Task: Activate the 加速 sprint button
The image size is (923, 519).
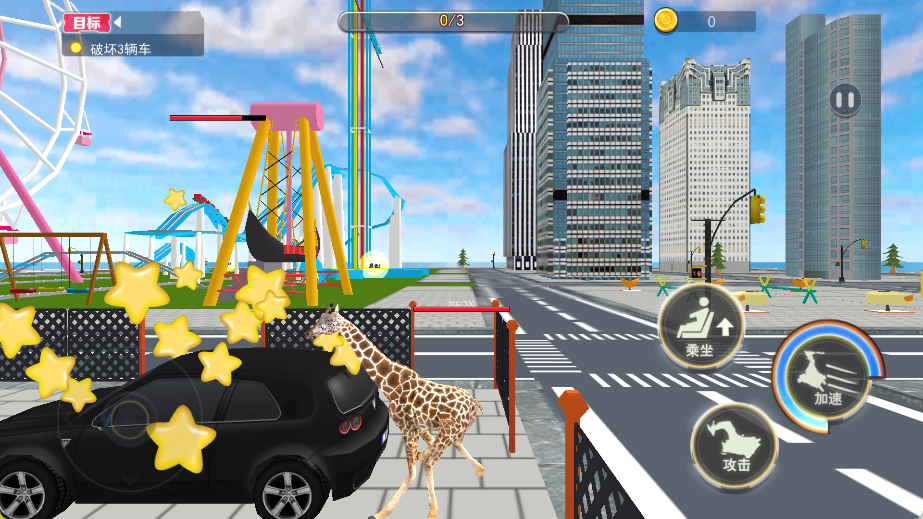Action: pos(828,377)
